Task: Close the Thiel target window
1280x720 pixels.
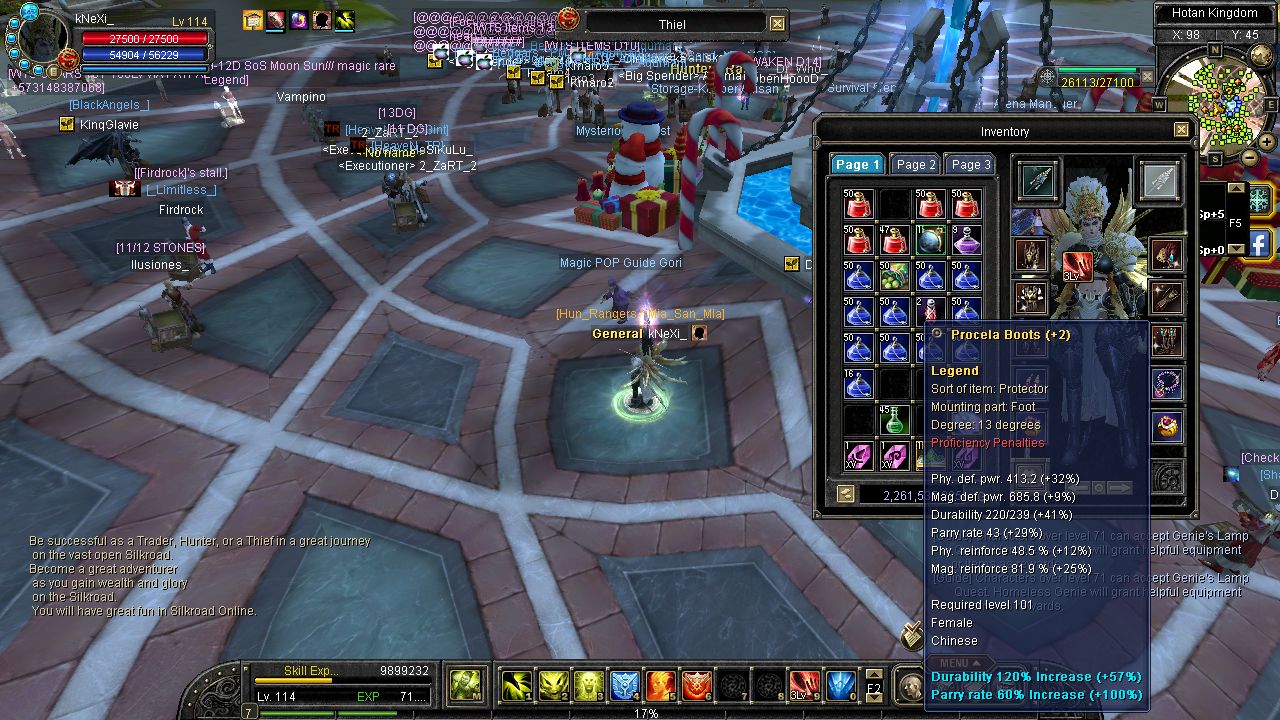Action: (777, 24)
